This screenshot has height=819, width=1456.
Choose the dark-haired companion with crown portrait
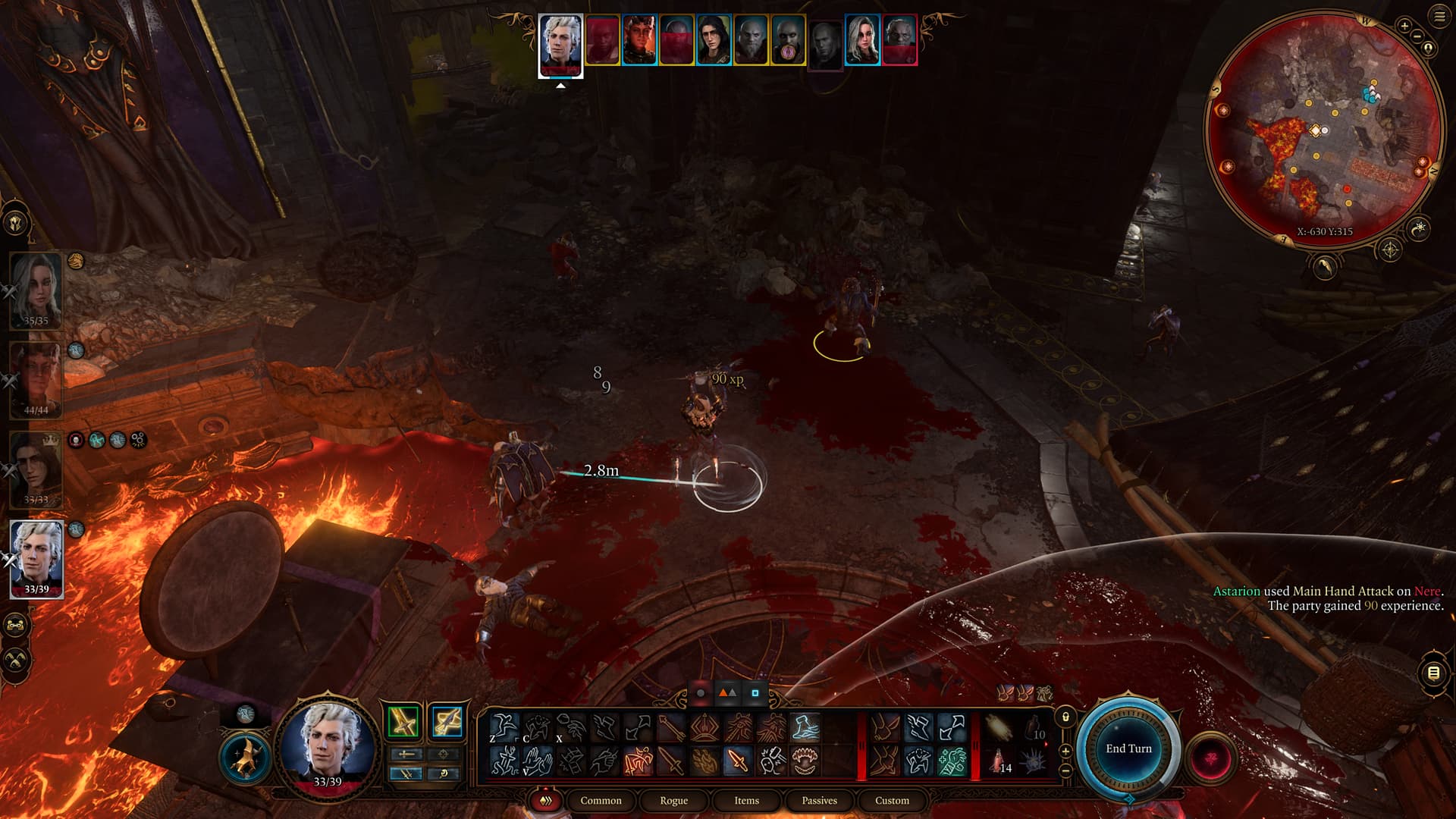[36, 469]
